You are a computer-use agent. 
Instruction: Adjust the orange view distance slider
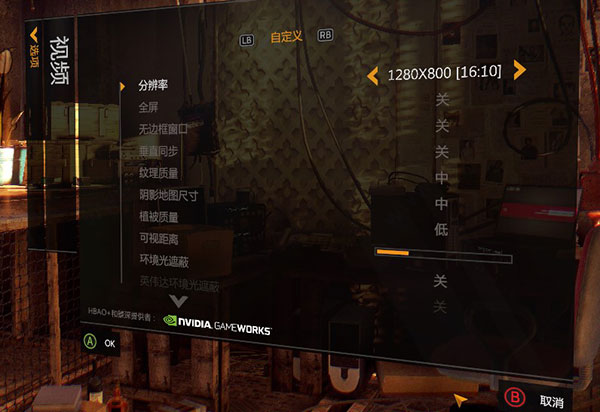tap(442, 254)
